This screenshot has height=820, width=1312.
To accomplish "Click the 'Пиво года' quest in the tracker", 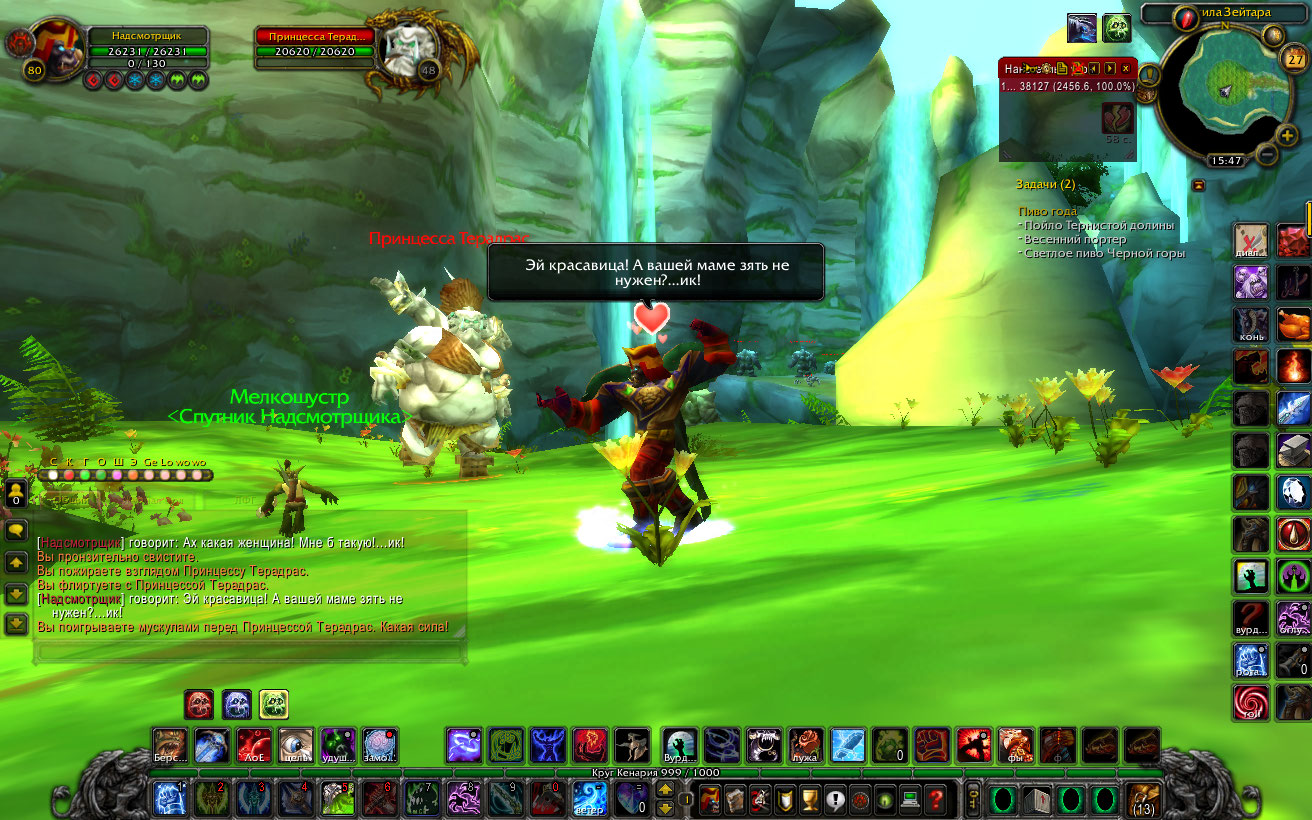I will 1049,211.
